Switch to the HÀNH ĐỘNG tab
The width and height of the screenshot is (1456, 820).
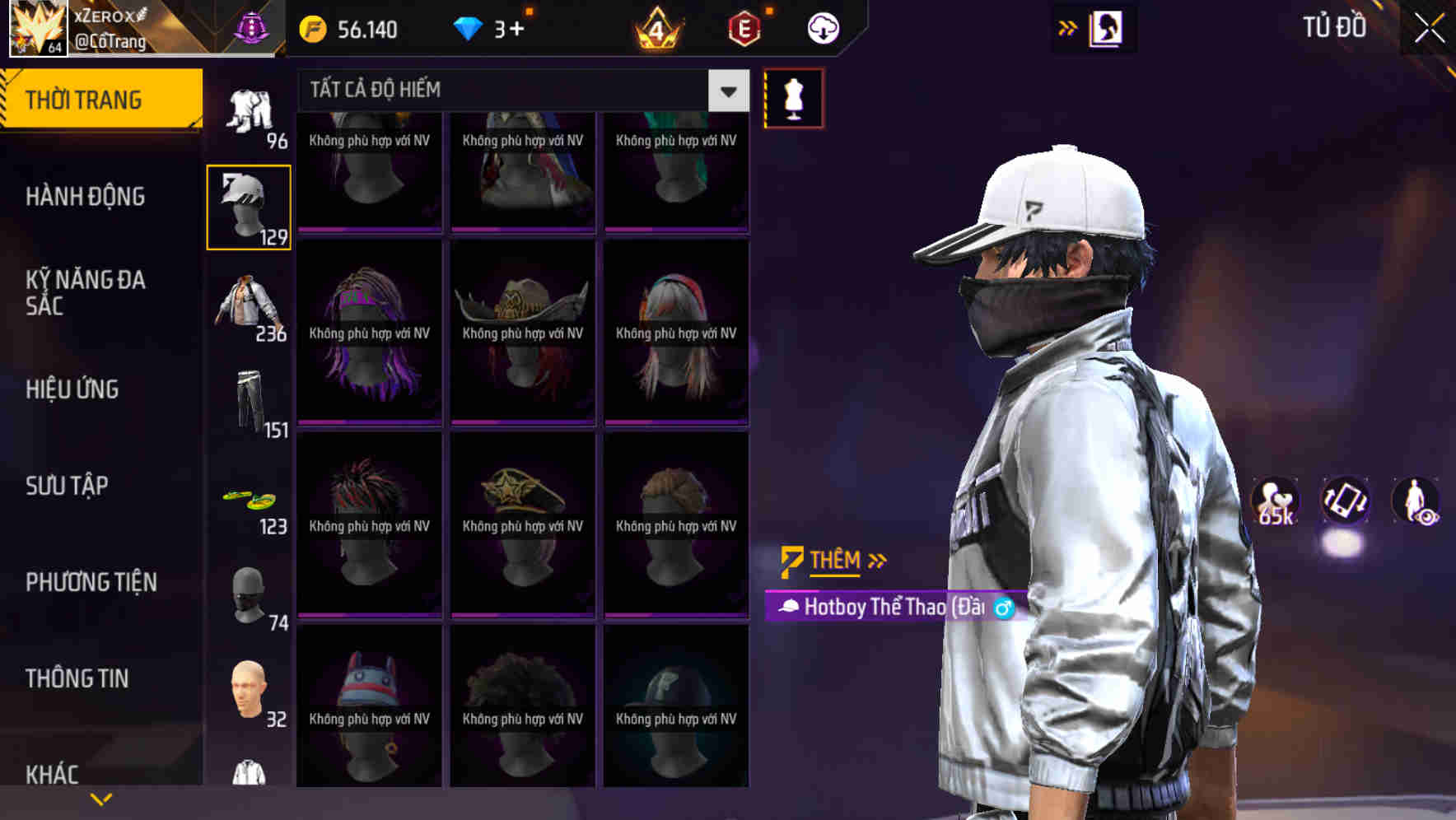pos(86,197)
